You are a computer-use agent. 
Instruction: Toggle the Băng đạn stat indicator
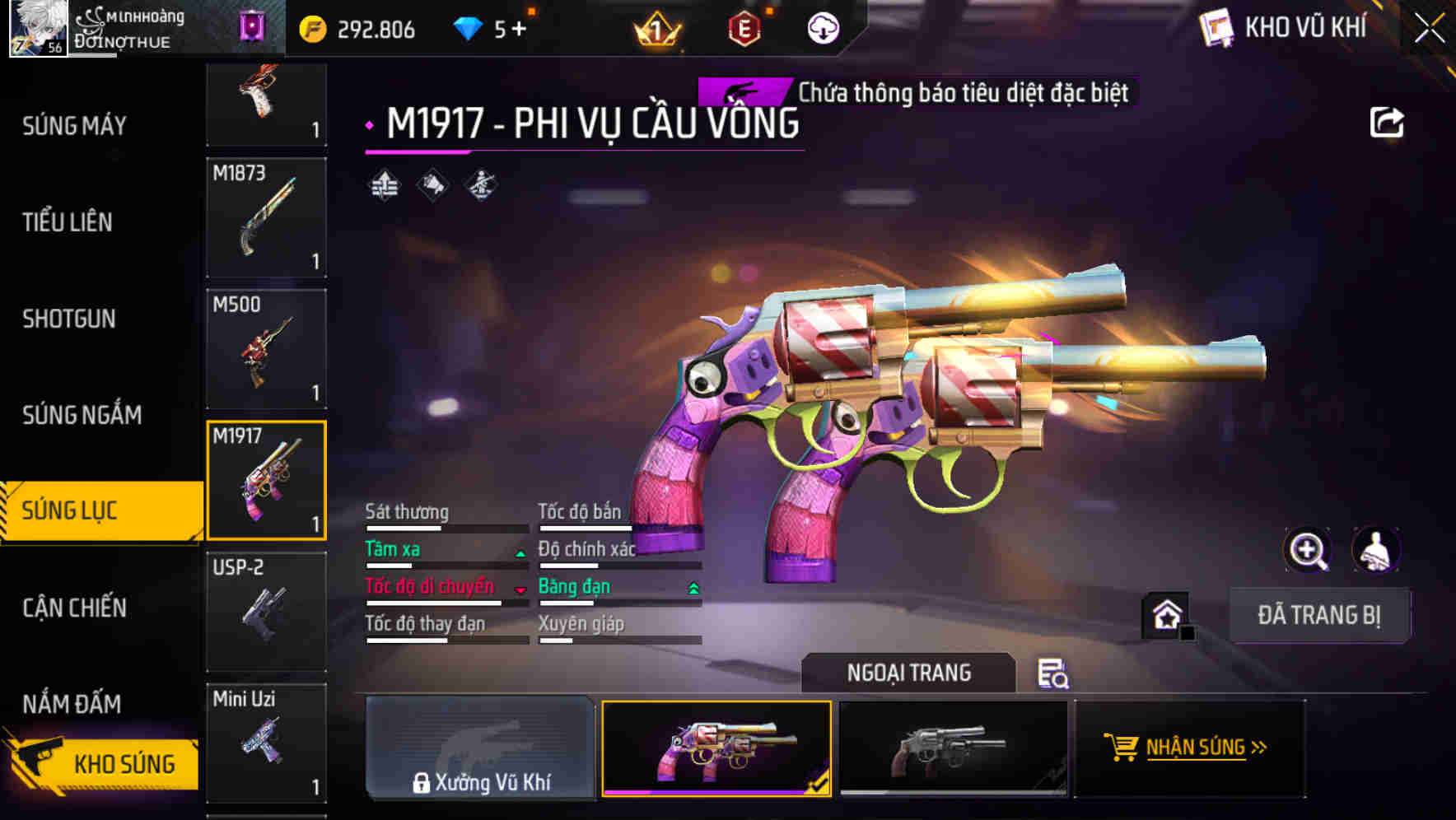(692, 589)
